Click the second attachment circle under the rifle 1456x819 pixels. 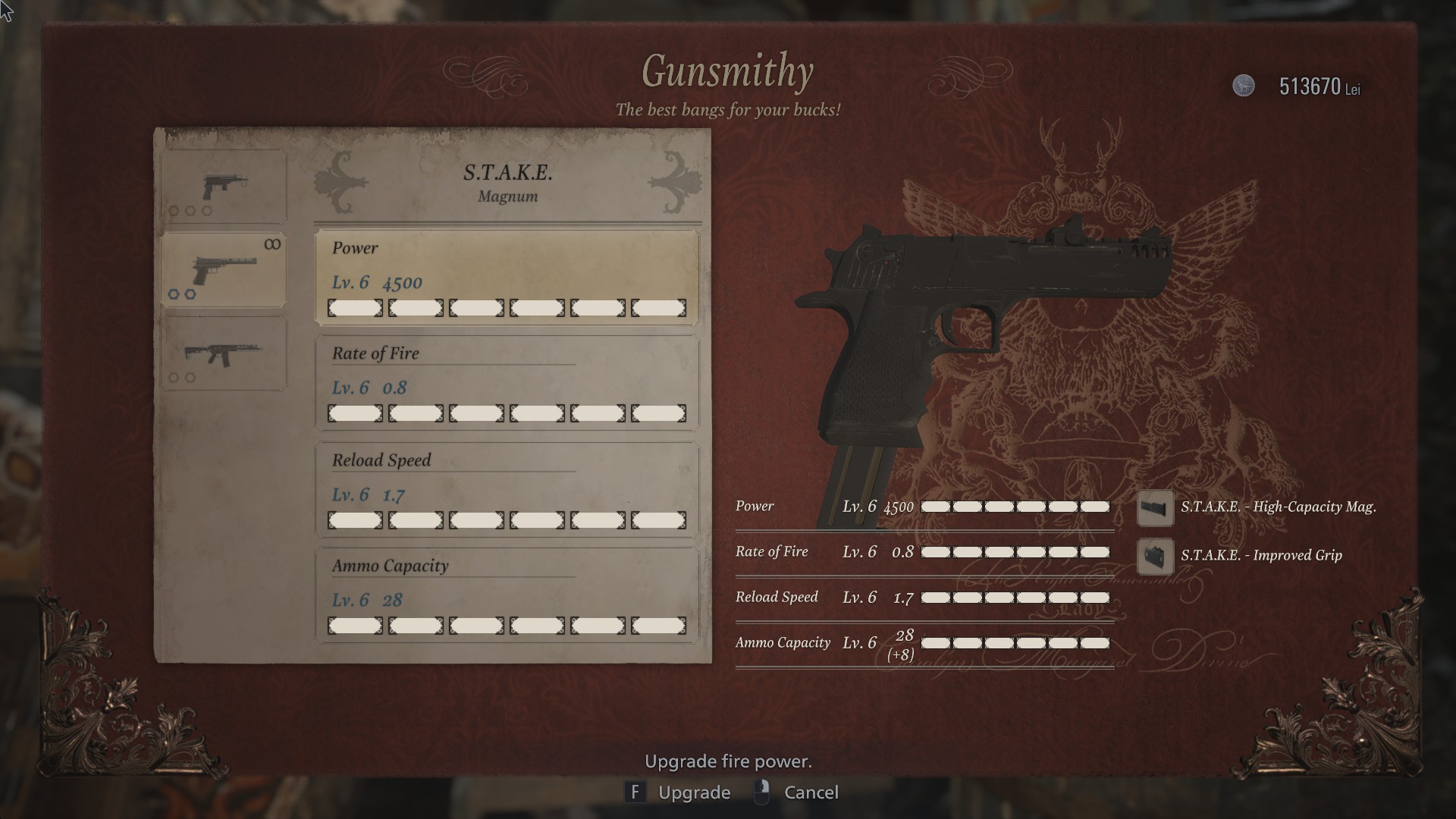coord(190,378)
